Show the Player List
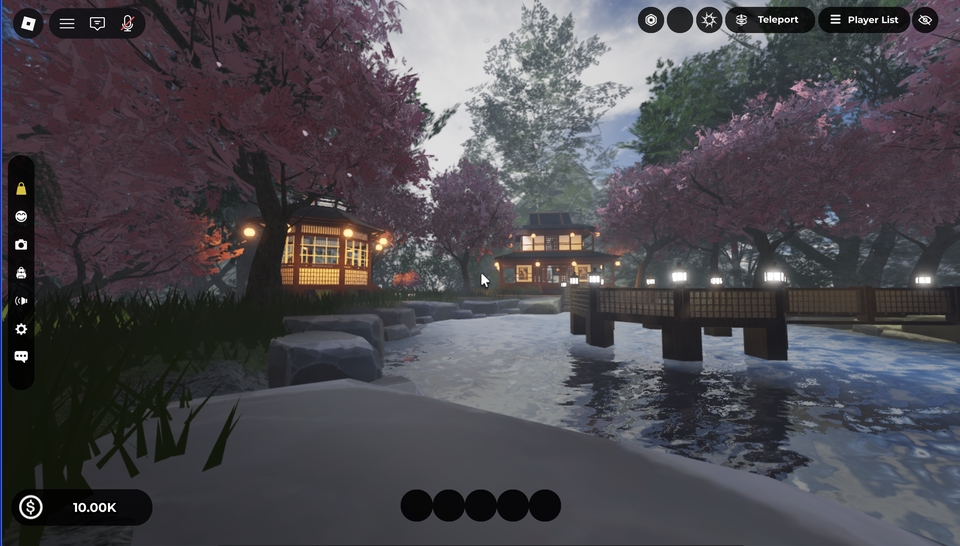The image size is (960, 546). (864, 20)
